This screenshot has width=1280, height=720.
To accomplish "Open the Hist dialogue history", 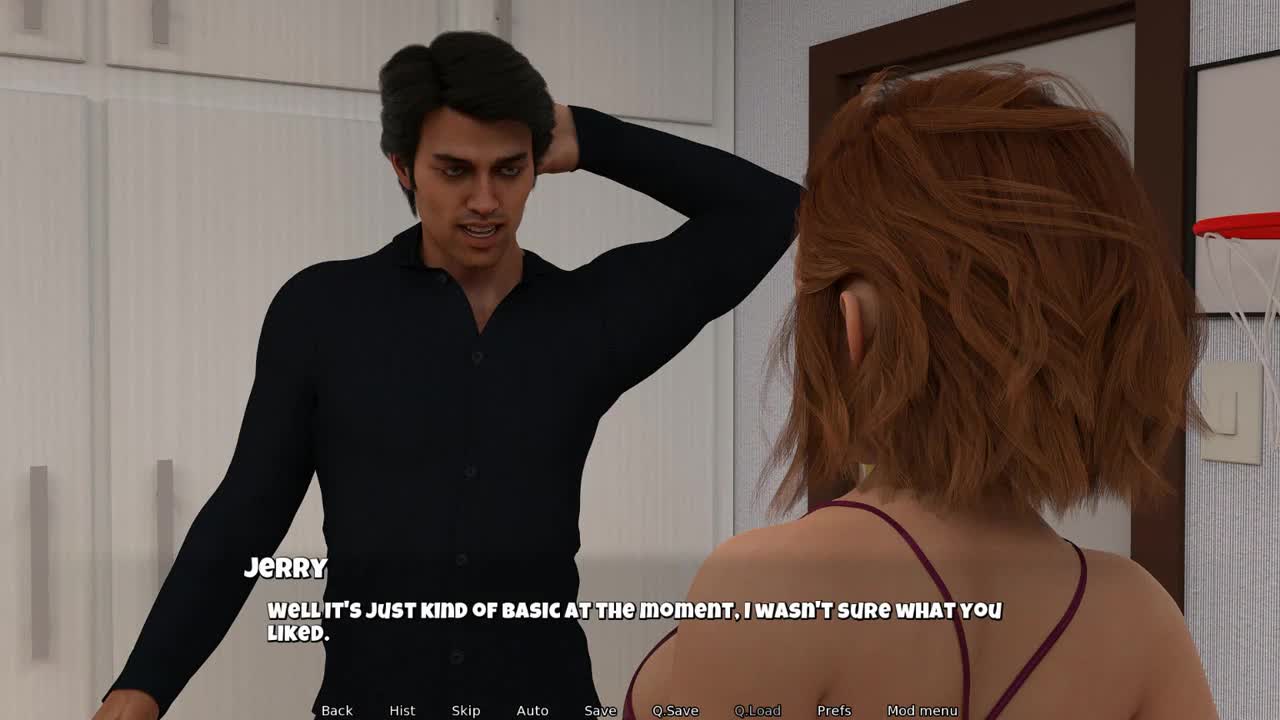I will [x=402, y=710].
